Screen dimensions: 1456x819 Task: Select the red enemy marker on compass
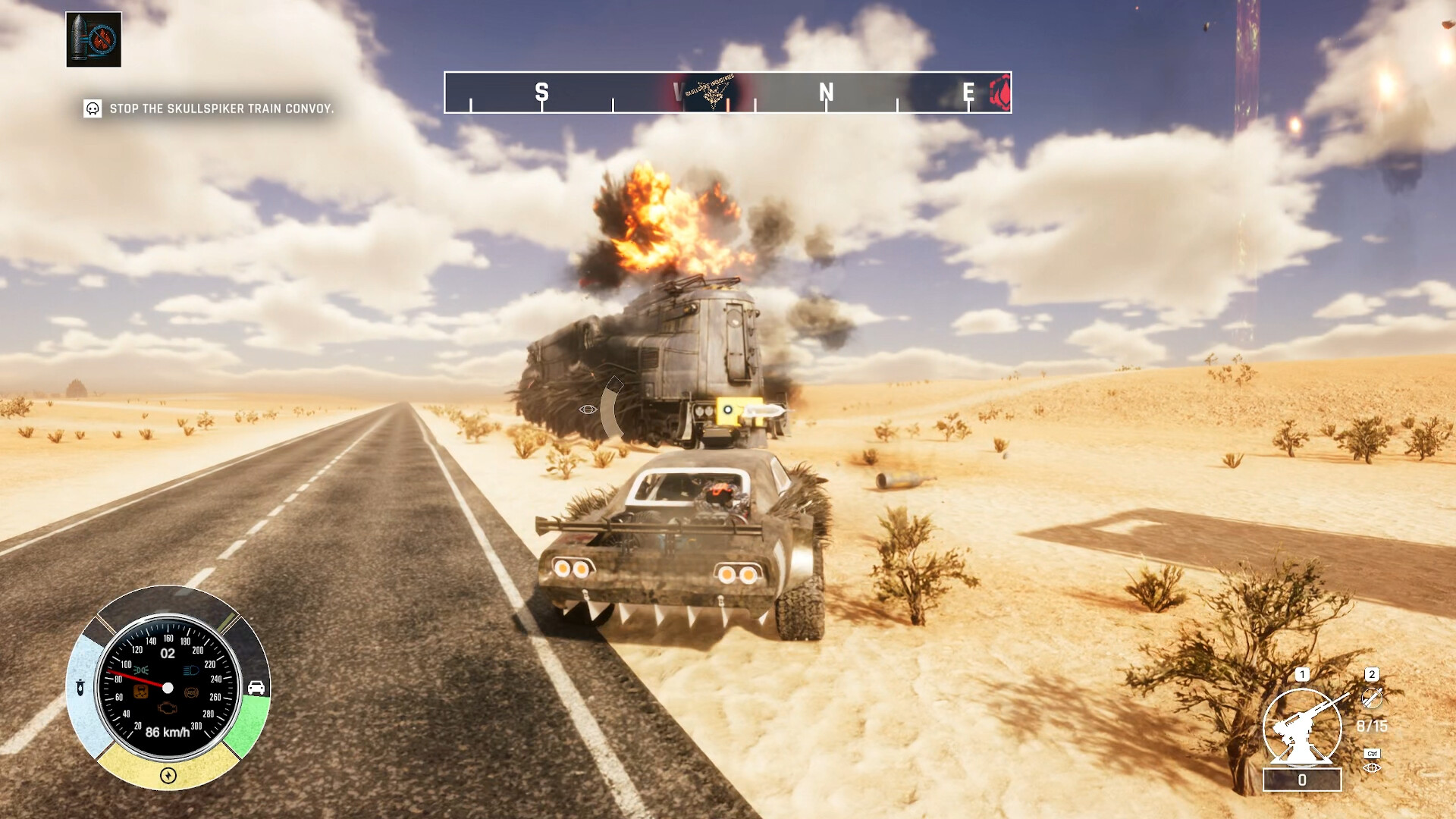point(1001,93)
